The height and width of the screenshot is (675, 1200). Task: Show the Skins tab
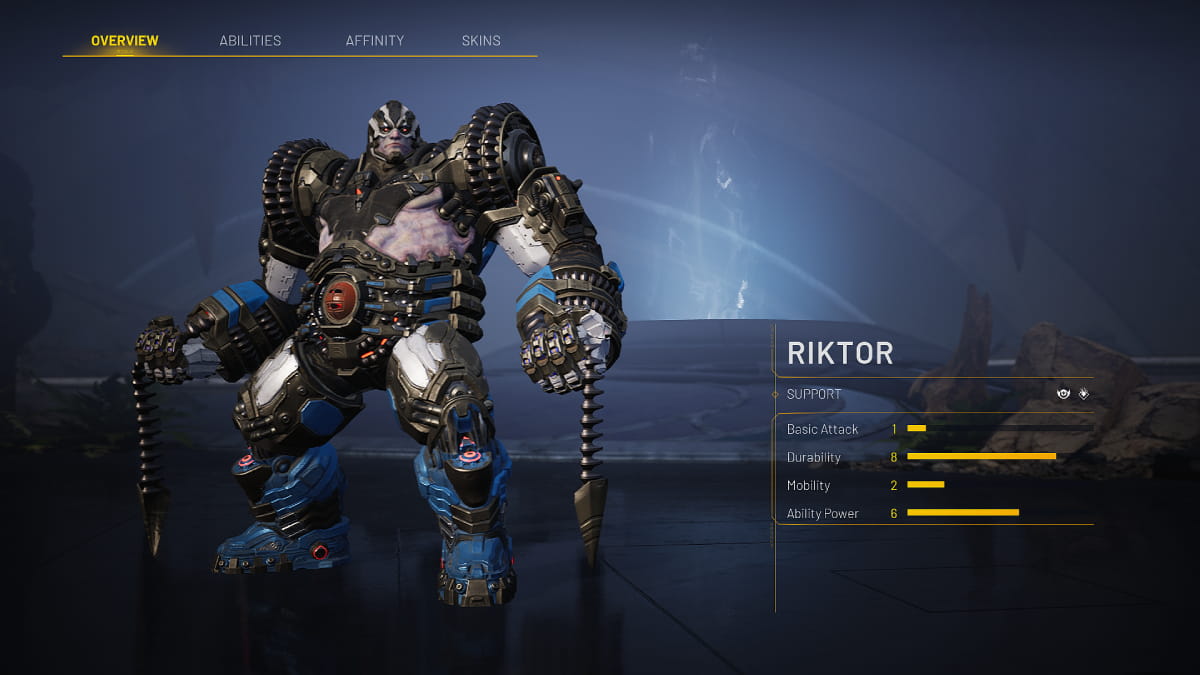481,41
